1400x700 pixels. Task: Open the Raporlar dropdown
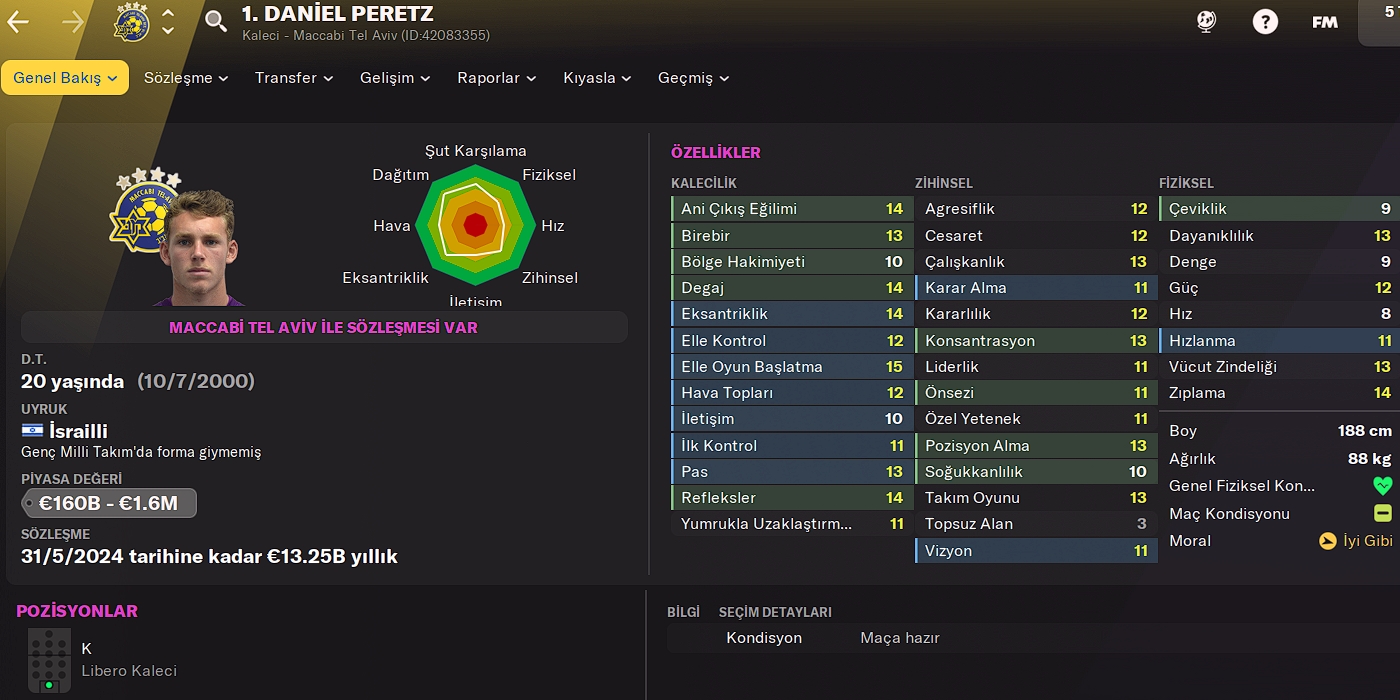496,78
